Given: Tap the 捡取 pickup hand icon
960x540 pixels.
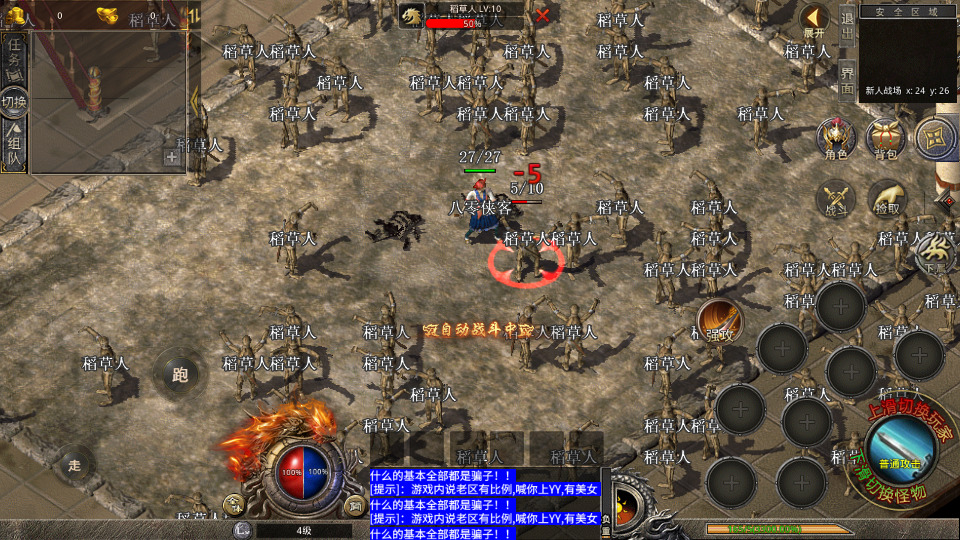Looking at the screenshot, I should (x=886, y=199).
